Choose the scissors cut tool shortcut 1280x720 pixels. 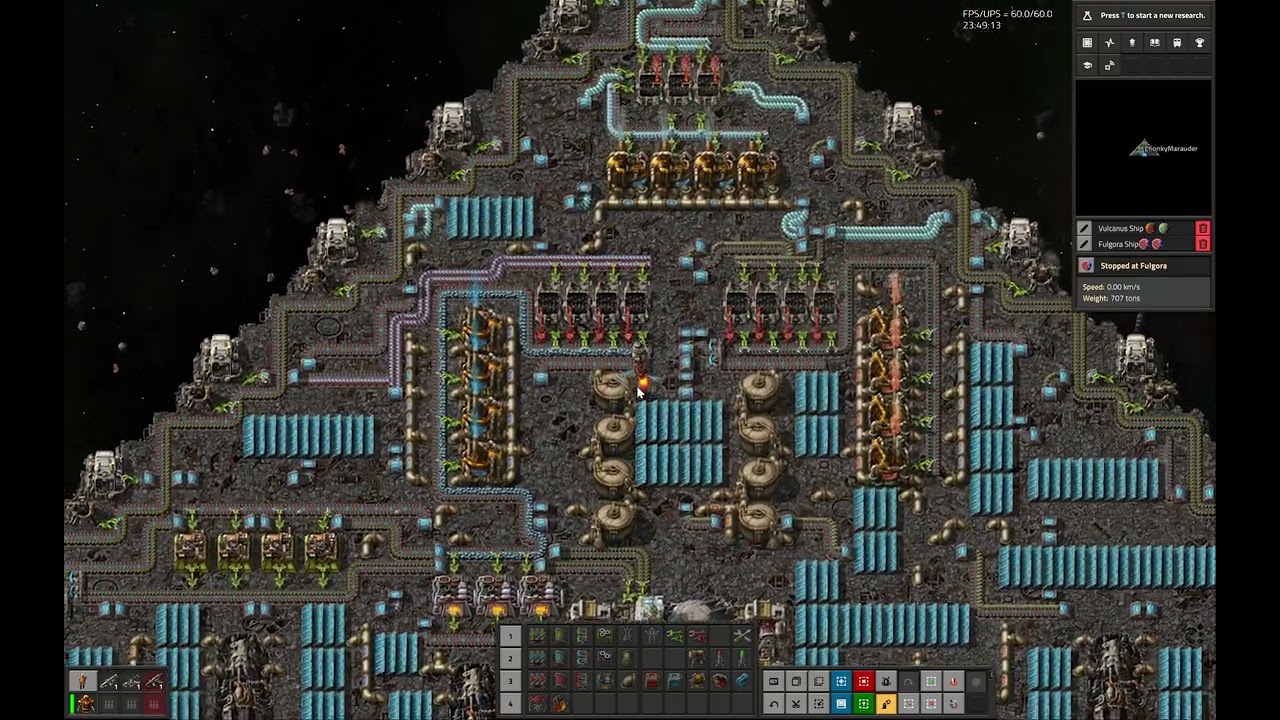tap(796, 704)
